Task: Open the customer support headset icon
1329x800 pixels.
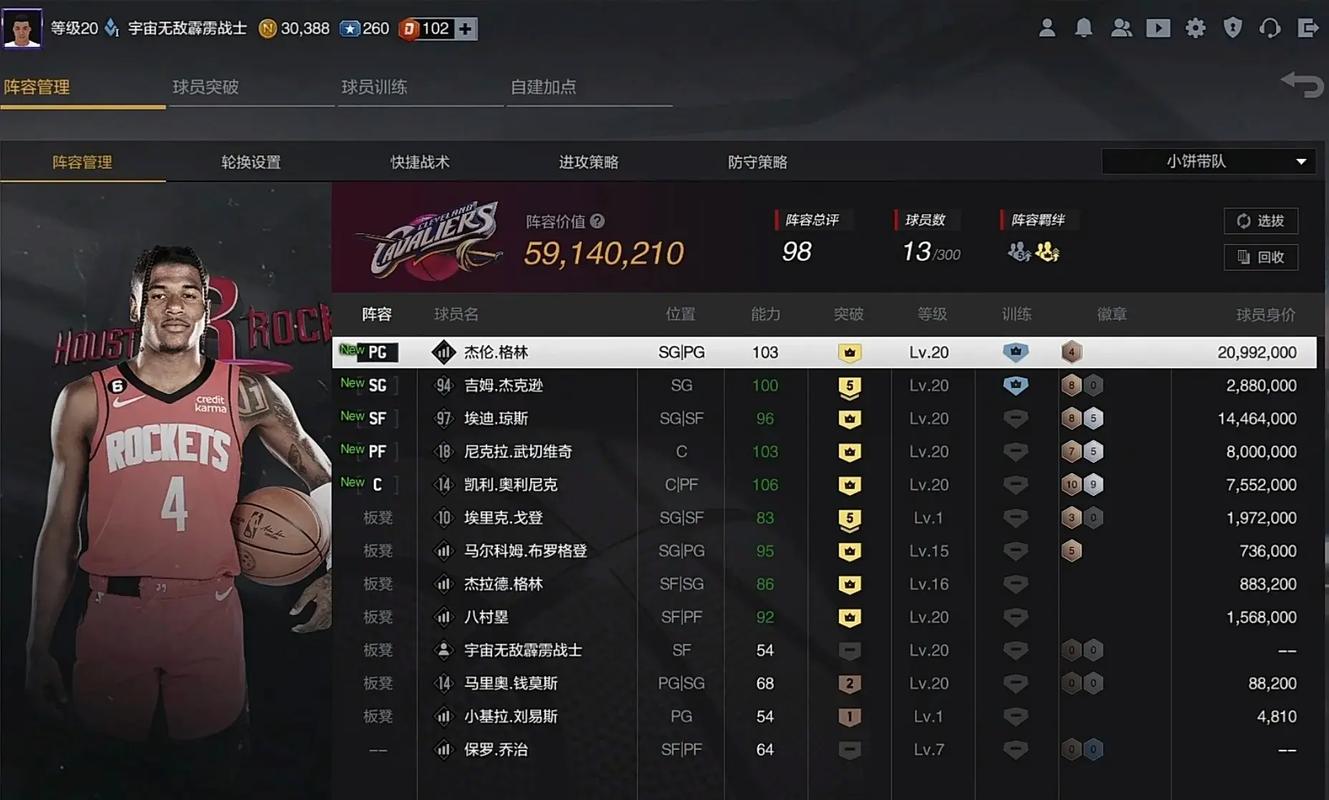Action: (1269, 28)
